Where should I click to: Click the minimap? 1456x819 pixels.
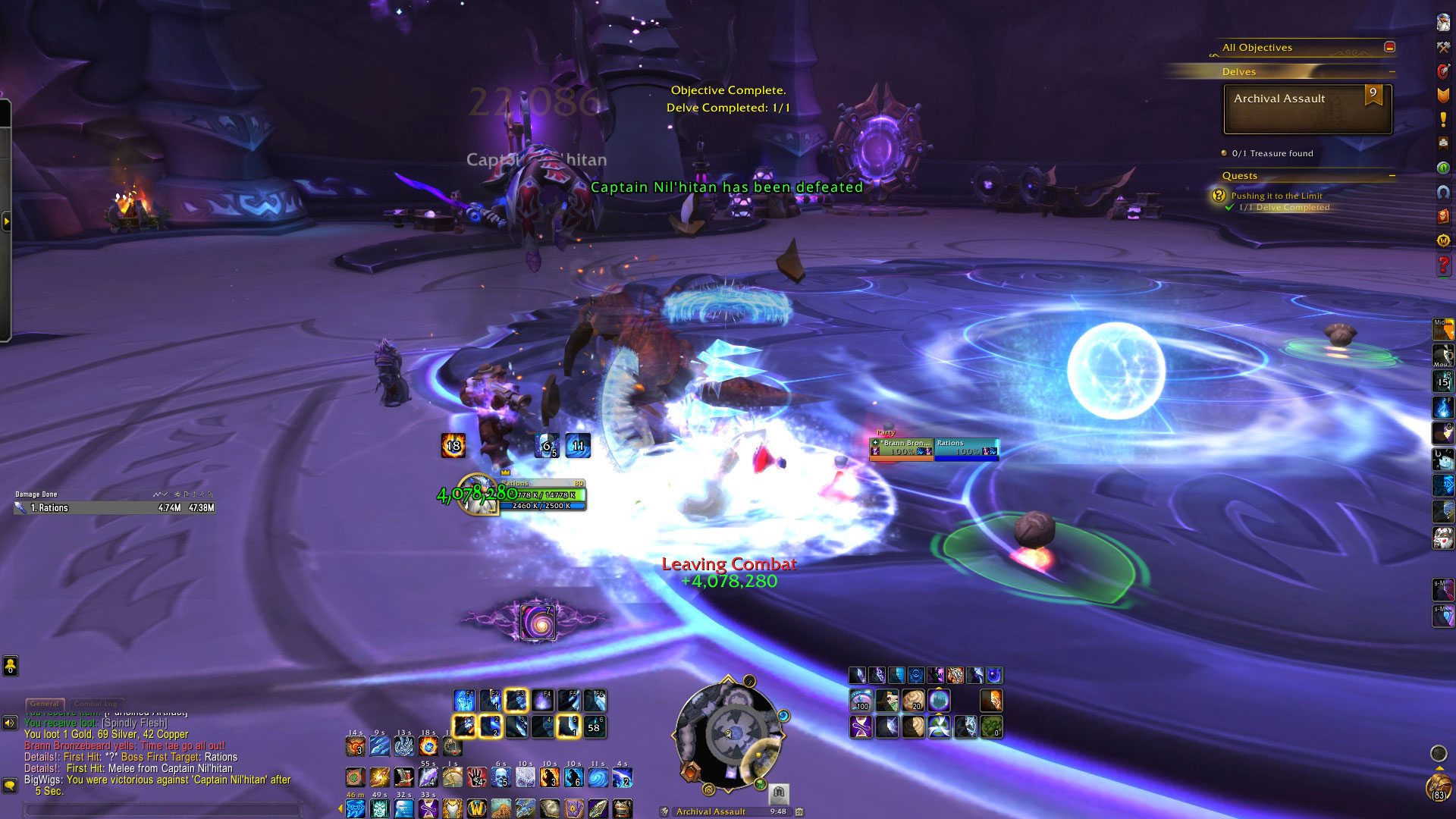(728, 733)
